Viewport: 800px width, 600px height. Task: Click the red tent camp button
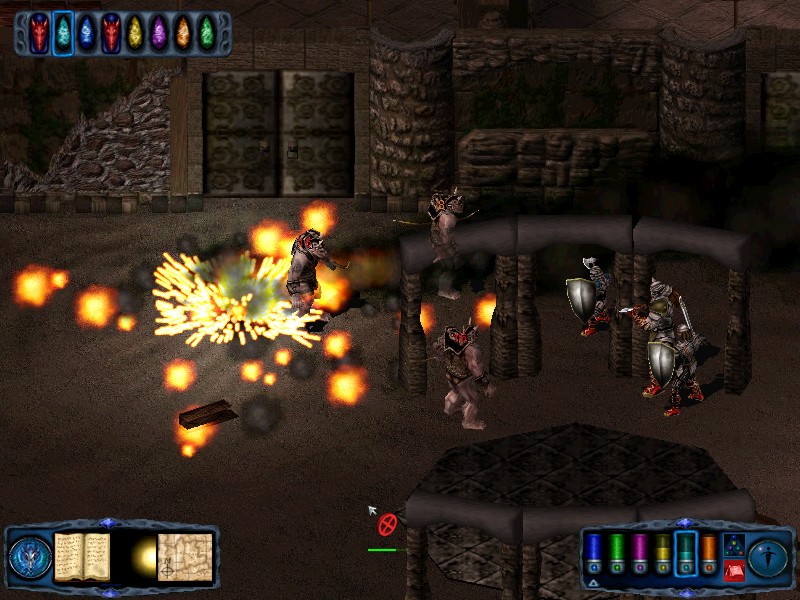click(x=733, y=570)
